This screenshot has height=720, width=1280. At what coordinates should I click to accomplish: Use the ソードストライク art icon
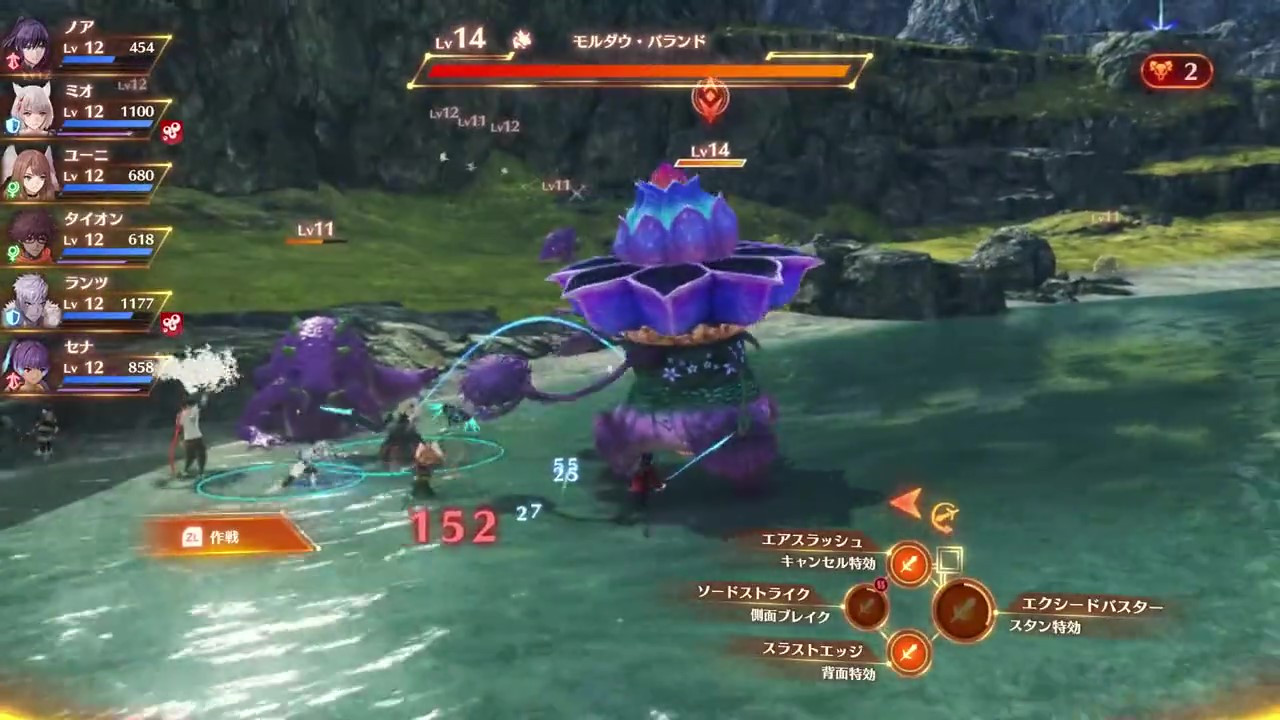coord(866,606)
